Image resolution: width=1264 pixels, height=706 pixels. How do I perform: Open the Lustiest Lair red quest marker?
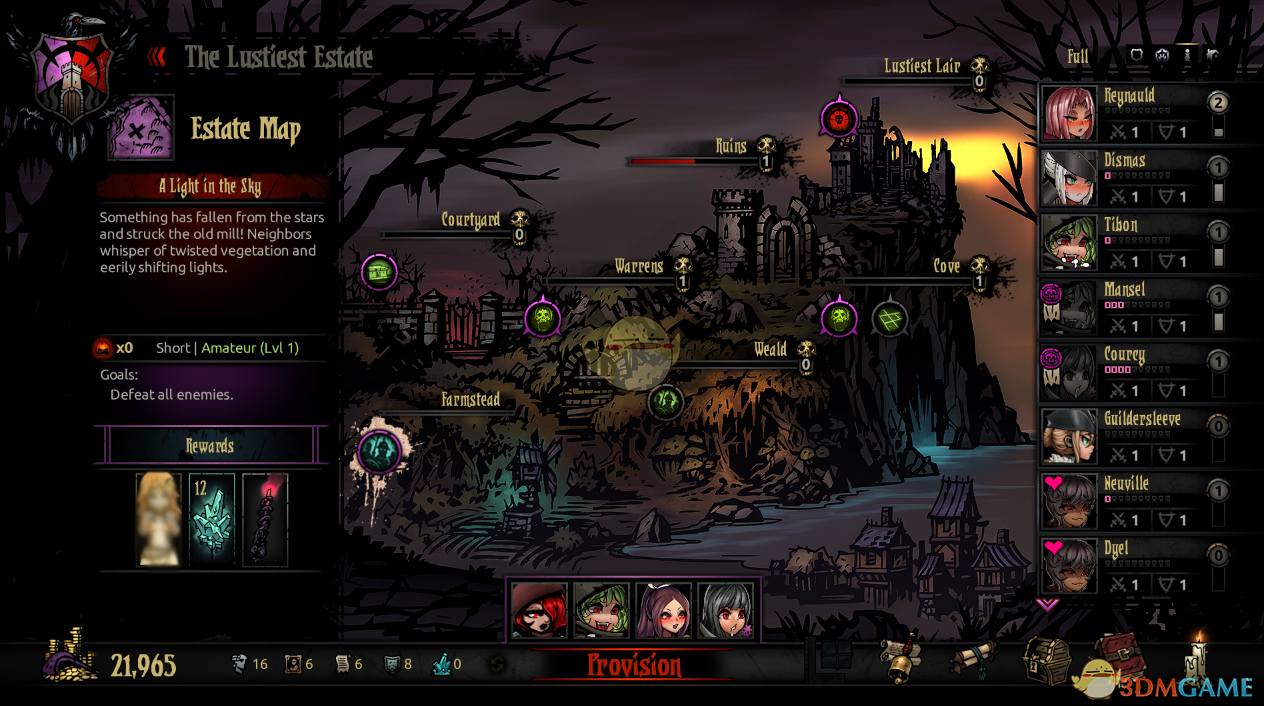[x=839, y=120]
